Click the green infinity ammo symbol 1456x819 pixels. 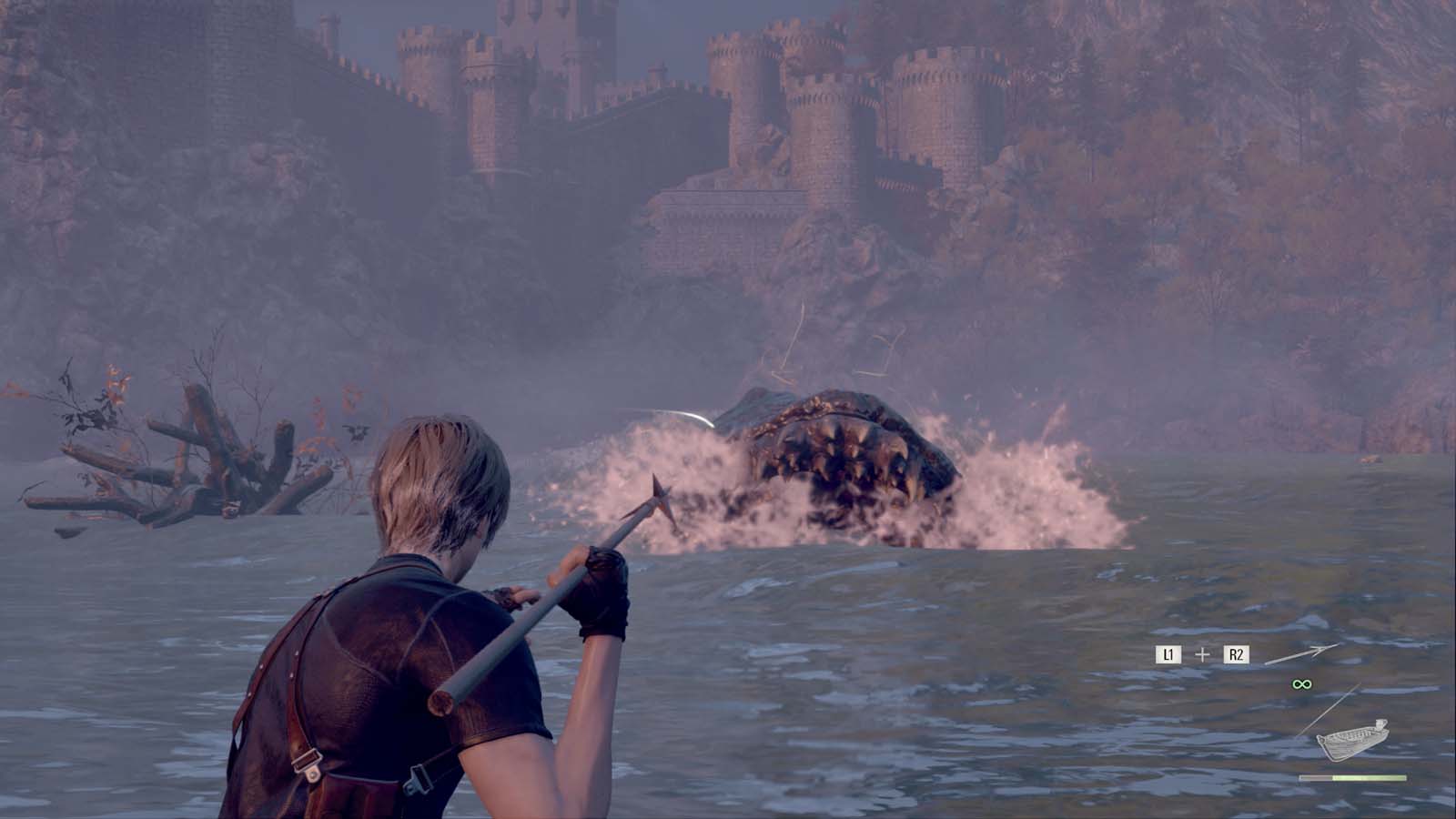[x=1301, y=684]
